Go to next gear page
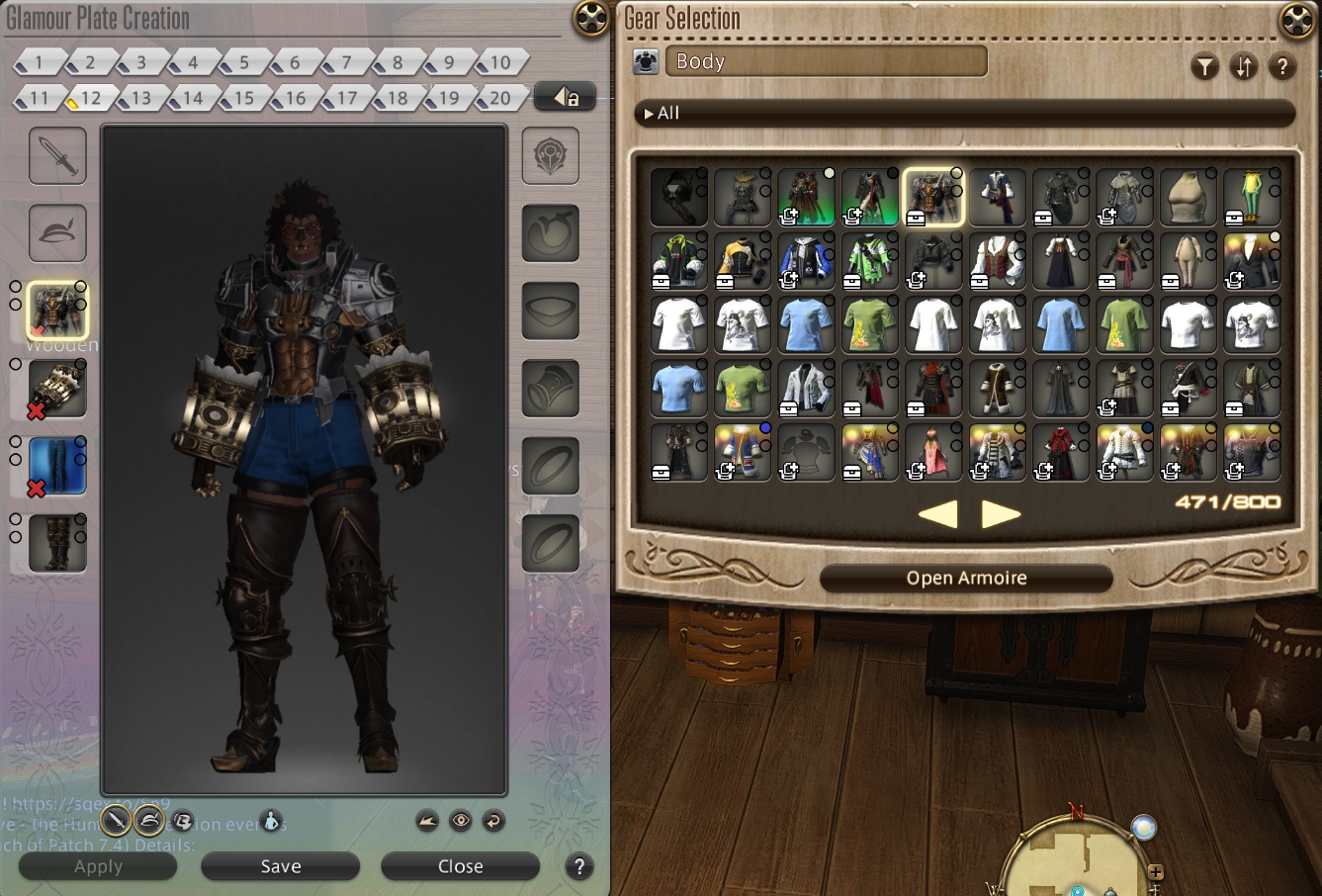Viewport: 1322px width, 896px height. (1001, 514)
